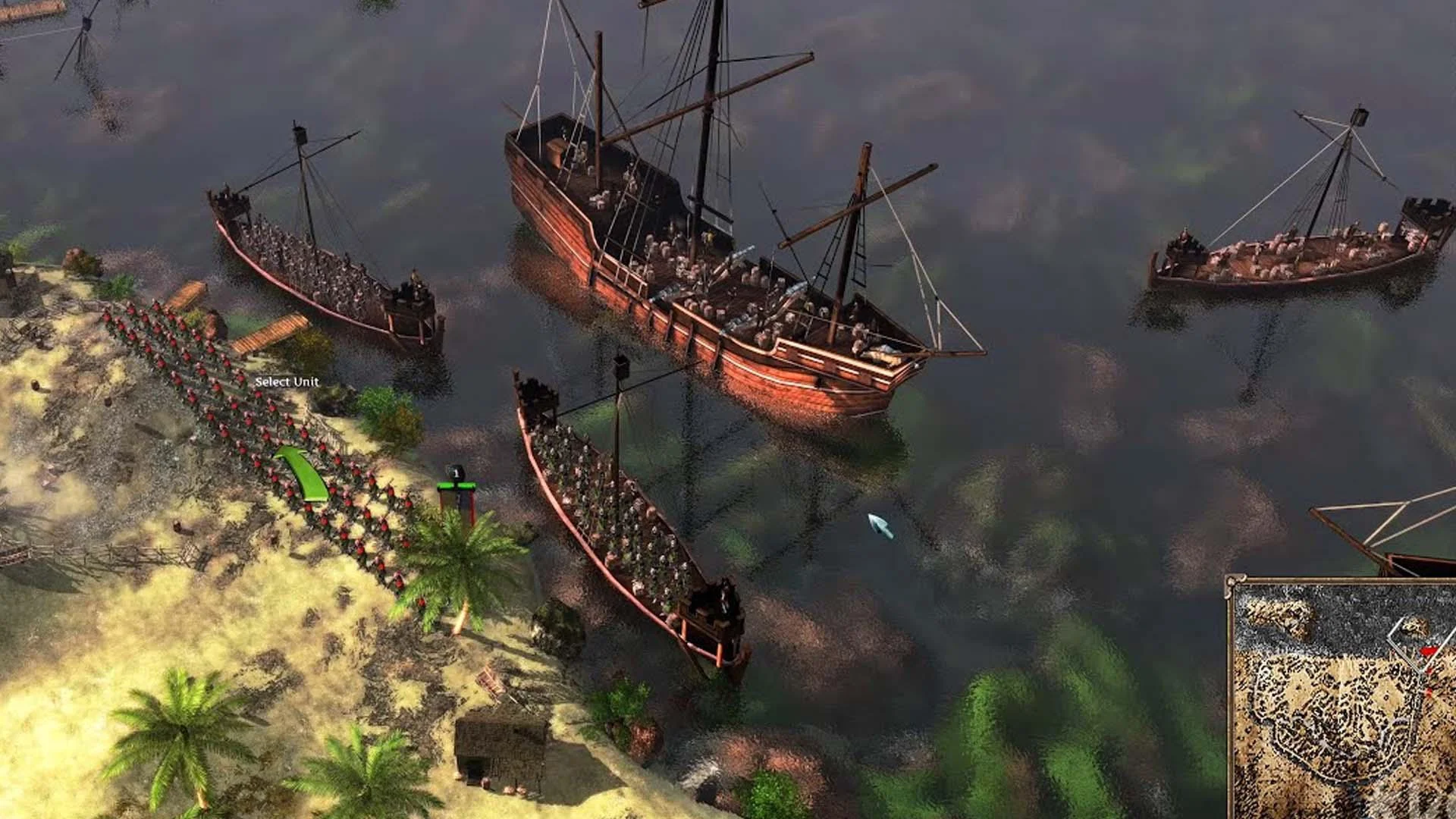1456x819 pixels.
Task: Click the red enemy marker on the minimap
Action: click(1428, 651)
